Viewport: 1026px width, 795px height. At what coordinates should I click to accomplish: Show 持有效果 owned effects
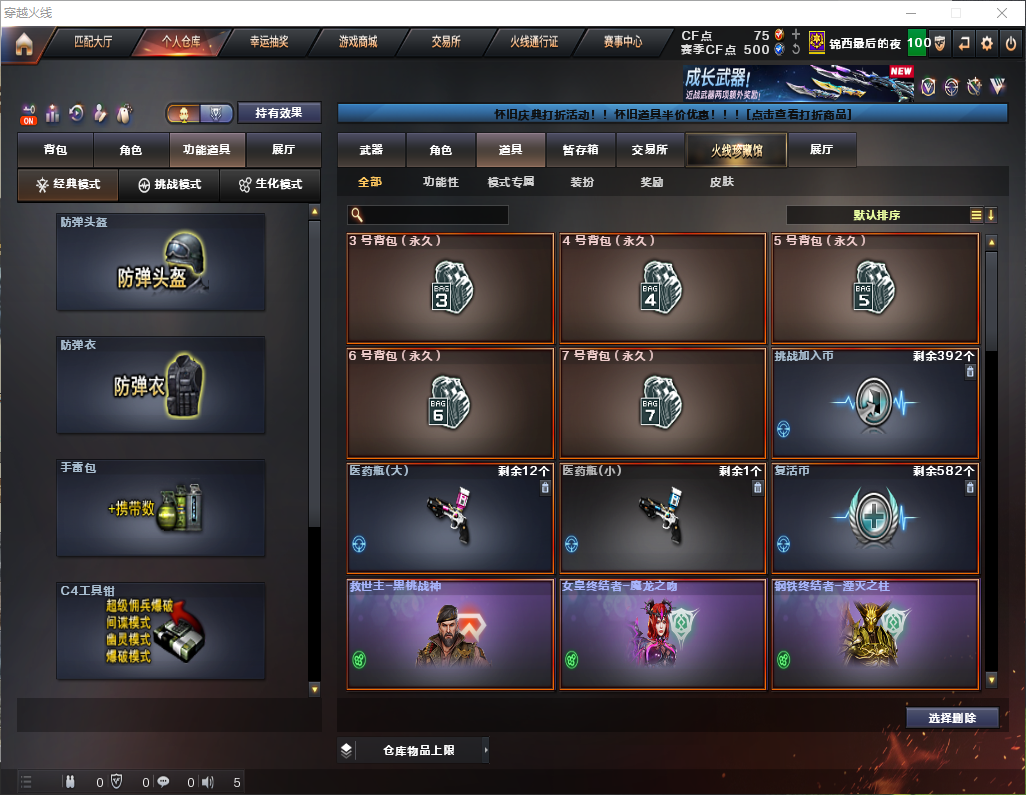point(279,113)
